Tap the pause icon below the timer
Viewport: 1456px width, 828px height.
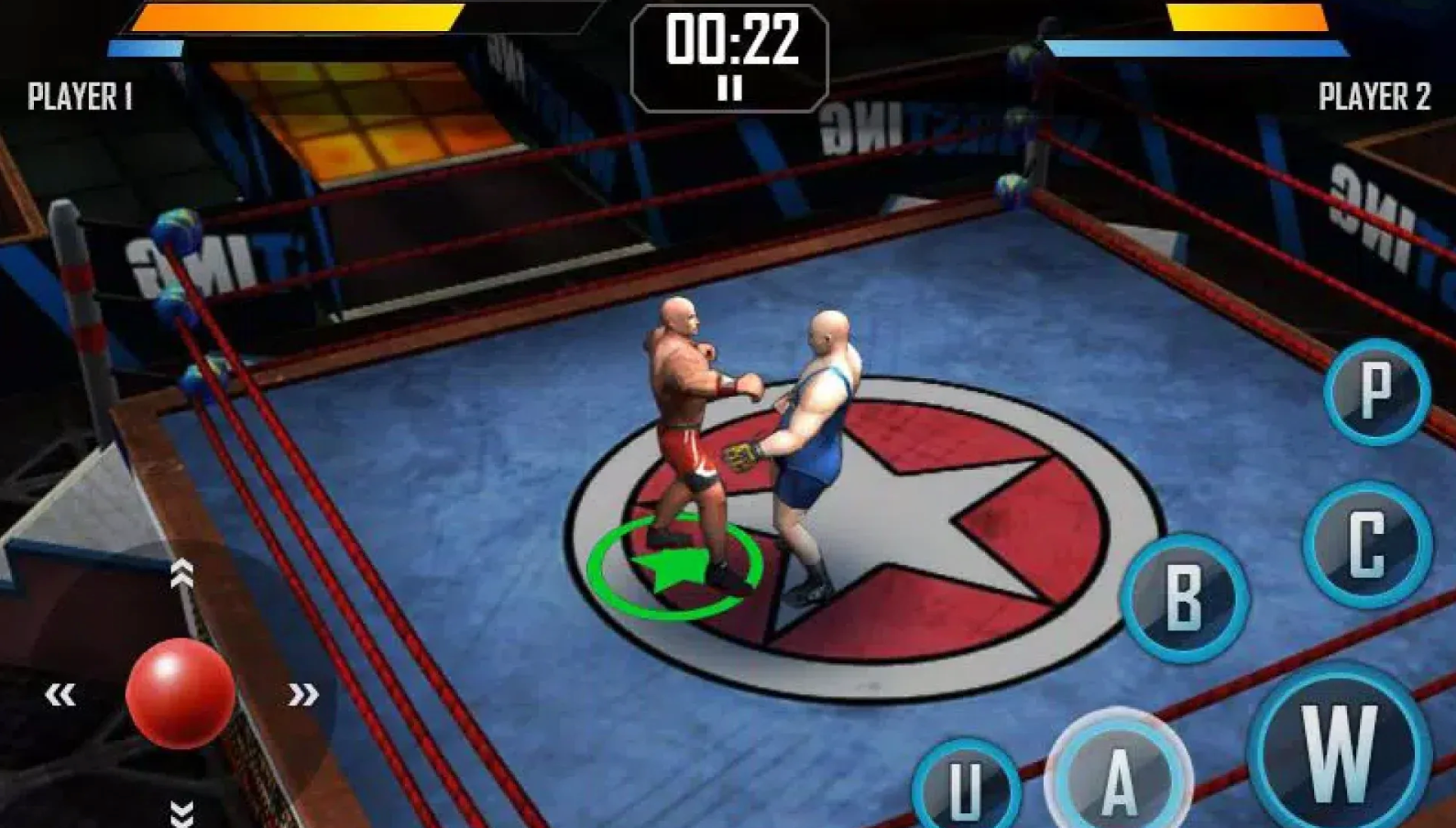[x=728, y=87]
